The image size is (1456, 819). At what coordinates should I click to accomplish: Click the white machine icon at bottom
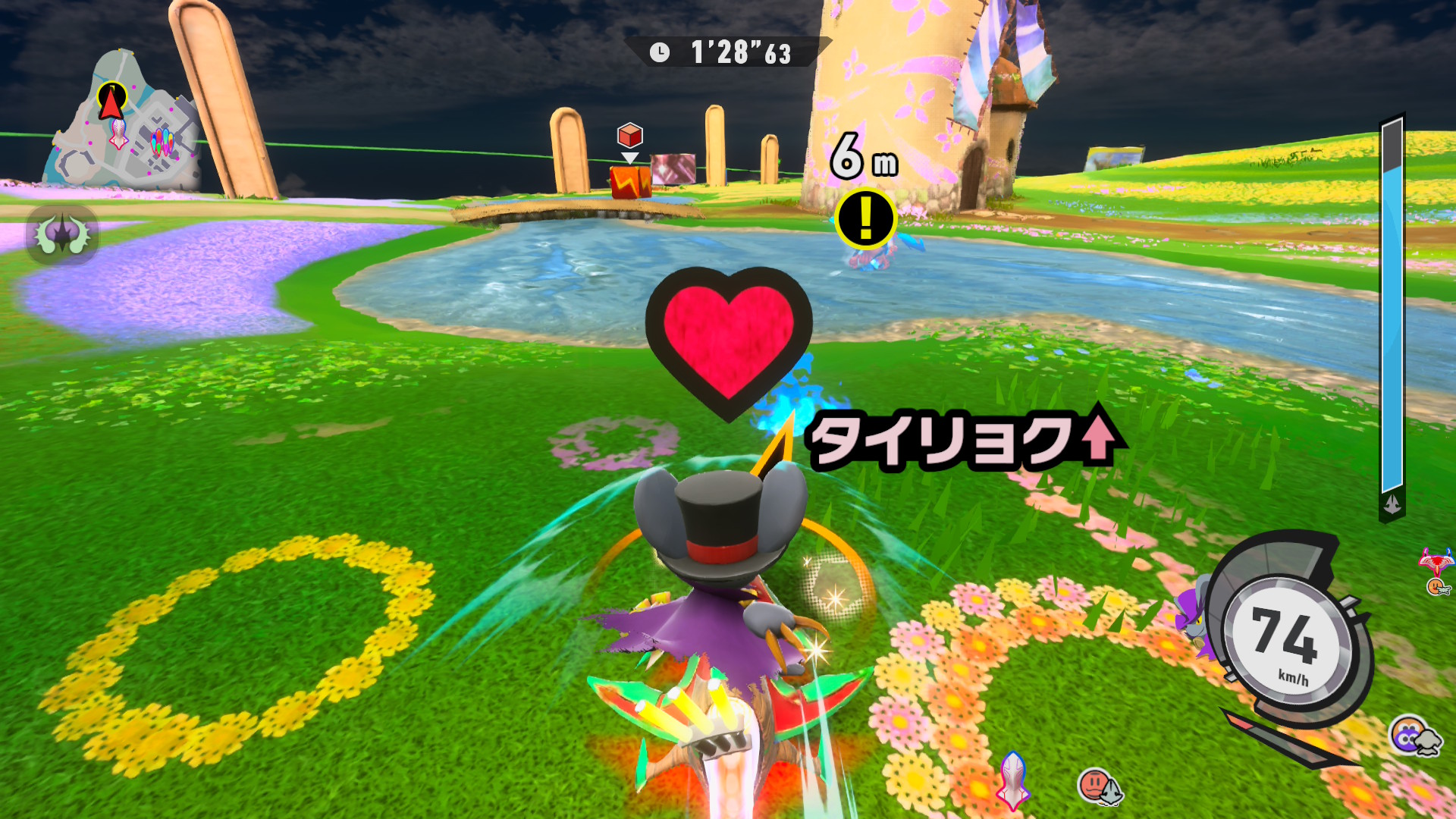point(1013,780)
